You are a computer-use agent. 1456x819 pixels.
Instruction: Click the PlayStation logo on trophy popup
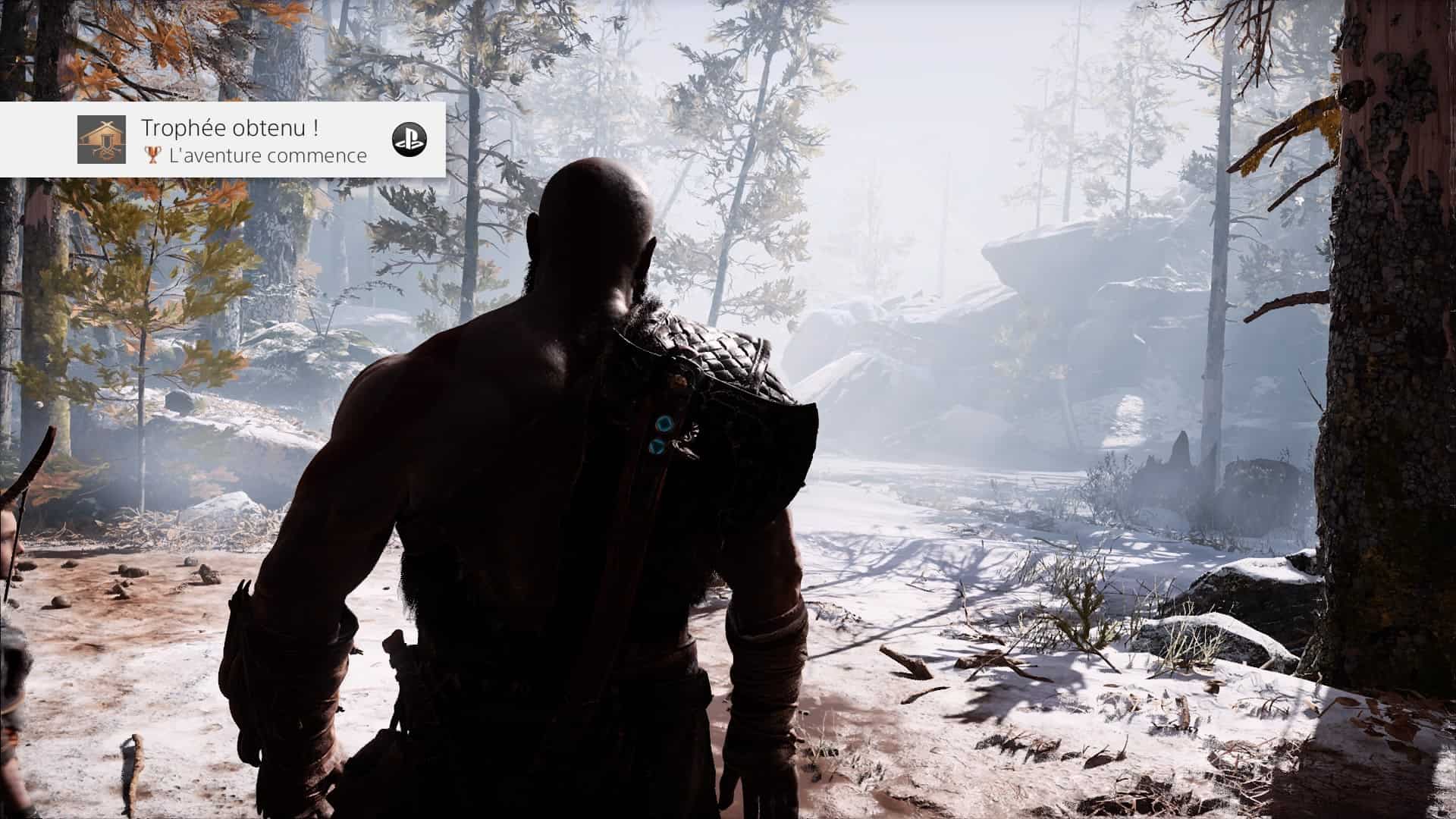(409, 139)
